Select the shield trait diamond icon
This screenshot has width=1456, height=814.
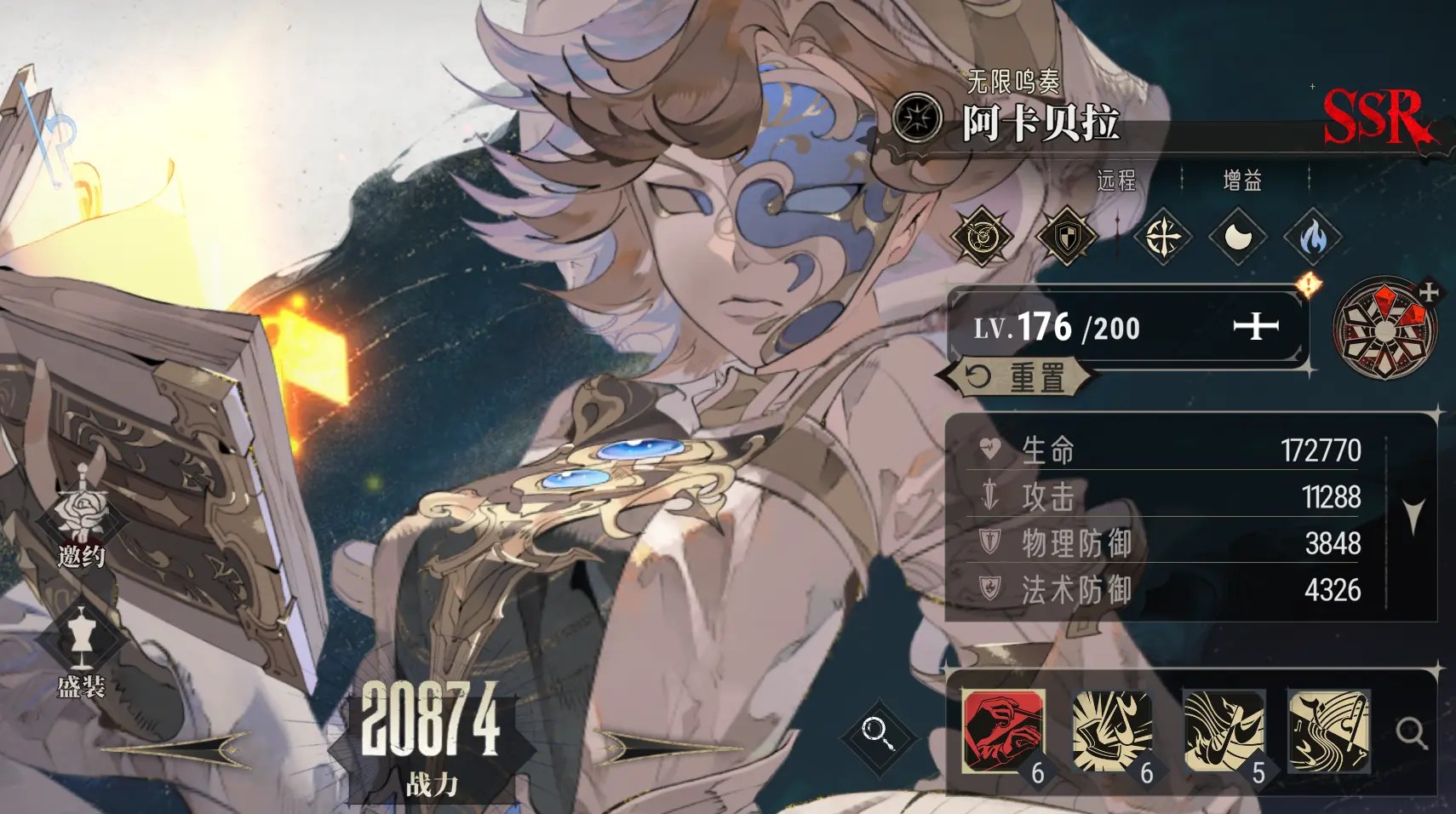pyautogui.click(x=1065, y=236)
